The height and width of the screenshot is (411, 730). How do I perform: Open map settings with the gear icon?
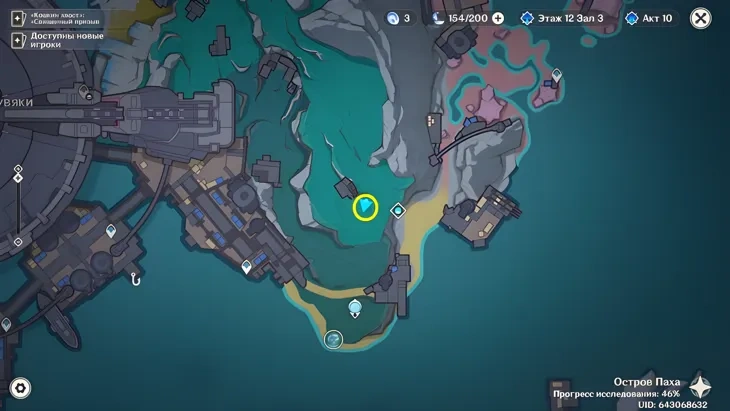pos(19,389)
